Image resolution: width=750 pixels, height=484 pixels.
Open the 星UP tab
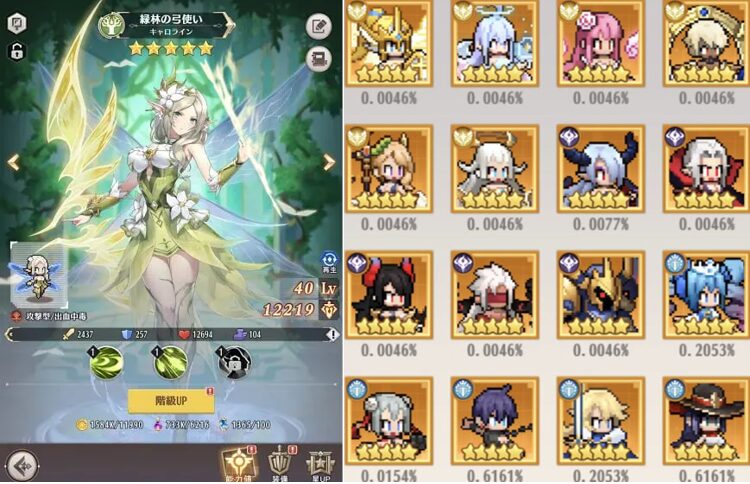(321, 461)
